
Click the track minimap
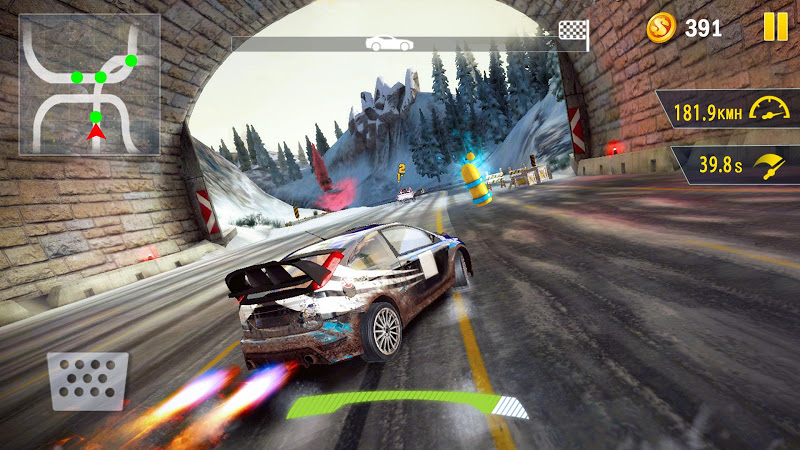click(x=90, y=84)
